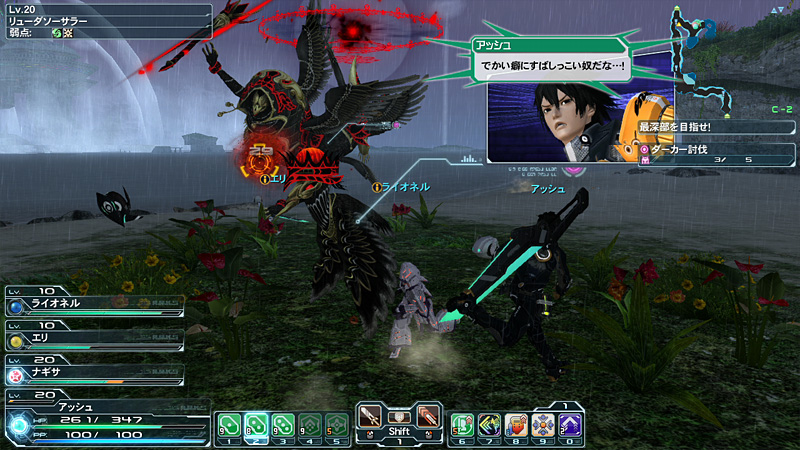The width and height of the screenshot is (800, 450).
Task: Activate the purple up-arrow skill in slot 0
Action: click(570, 425)
